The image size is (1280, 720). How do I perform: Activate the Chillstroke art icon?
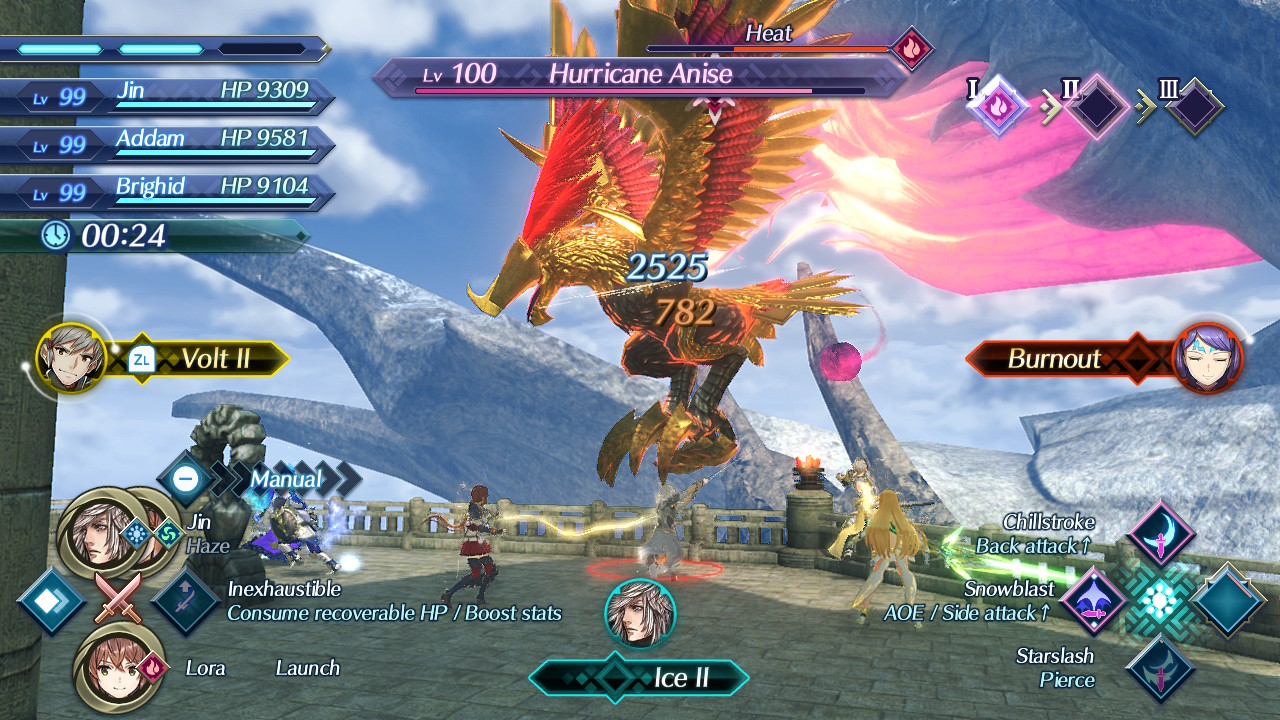(x=1160, y=534)
